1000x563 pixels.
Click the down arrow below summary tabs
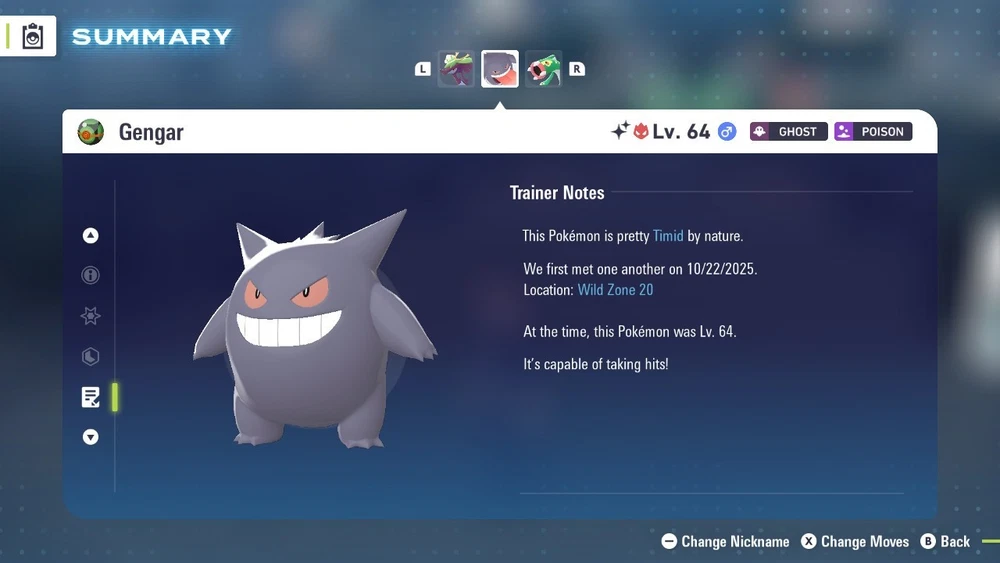coord(91,437)
